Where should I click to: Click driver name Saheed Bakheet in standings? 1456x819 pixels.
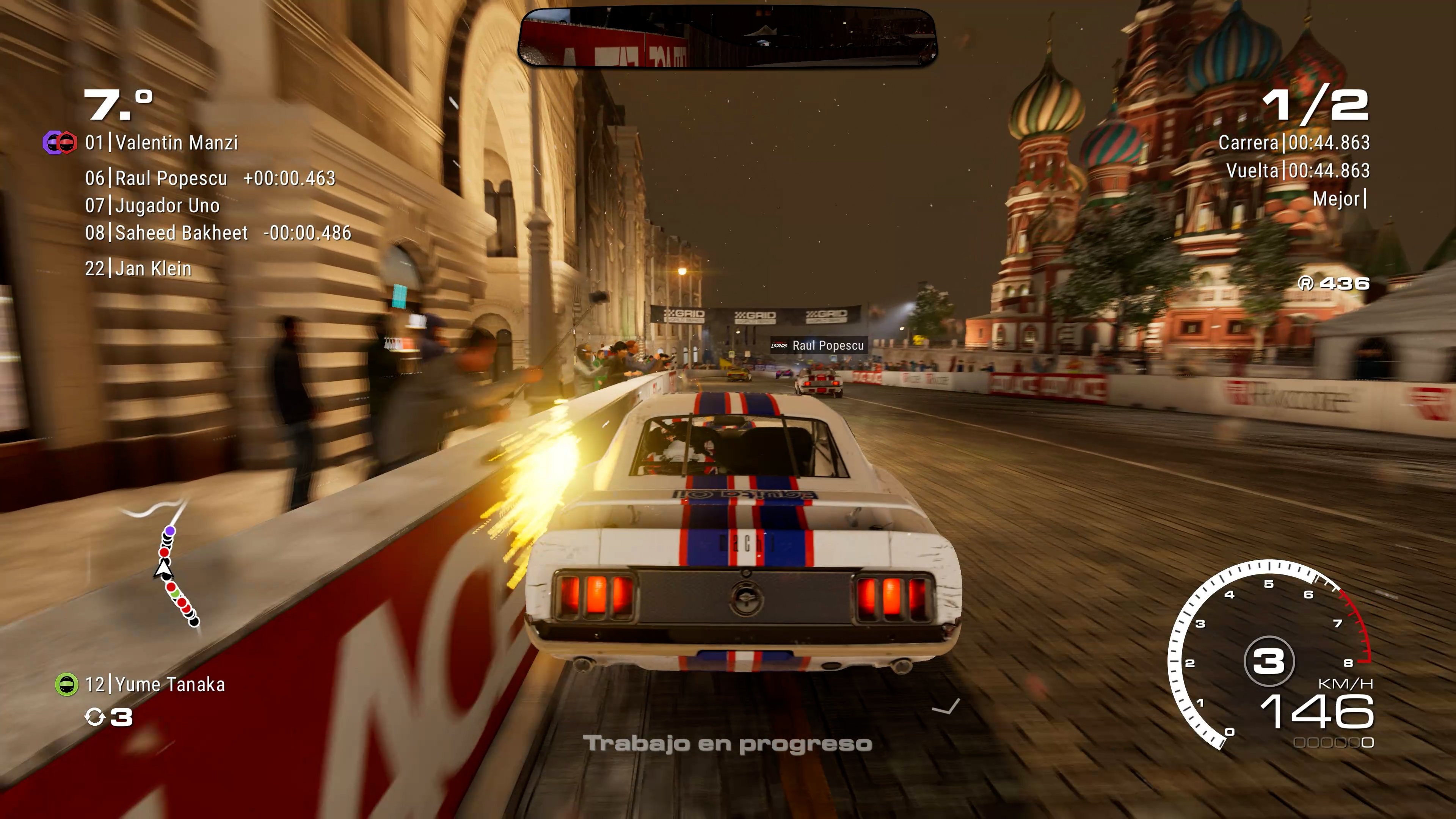[x=181, y=232]
